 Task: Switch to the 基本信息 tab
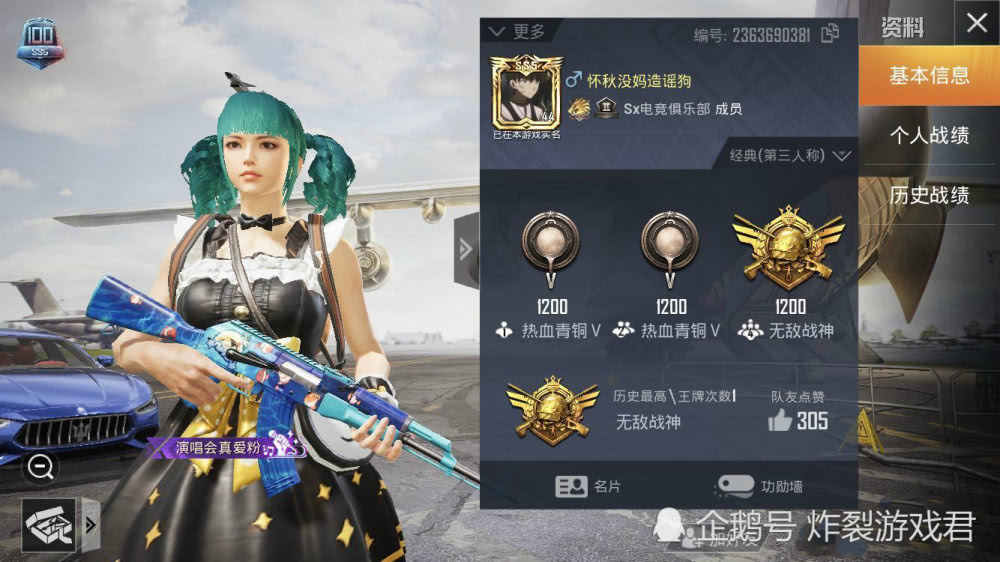(929, 76)
